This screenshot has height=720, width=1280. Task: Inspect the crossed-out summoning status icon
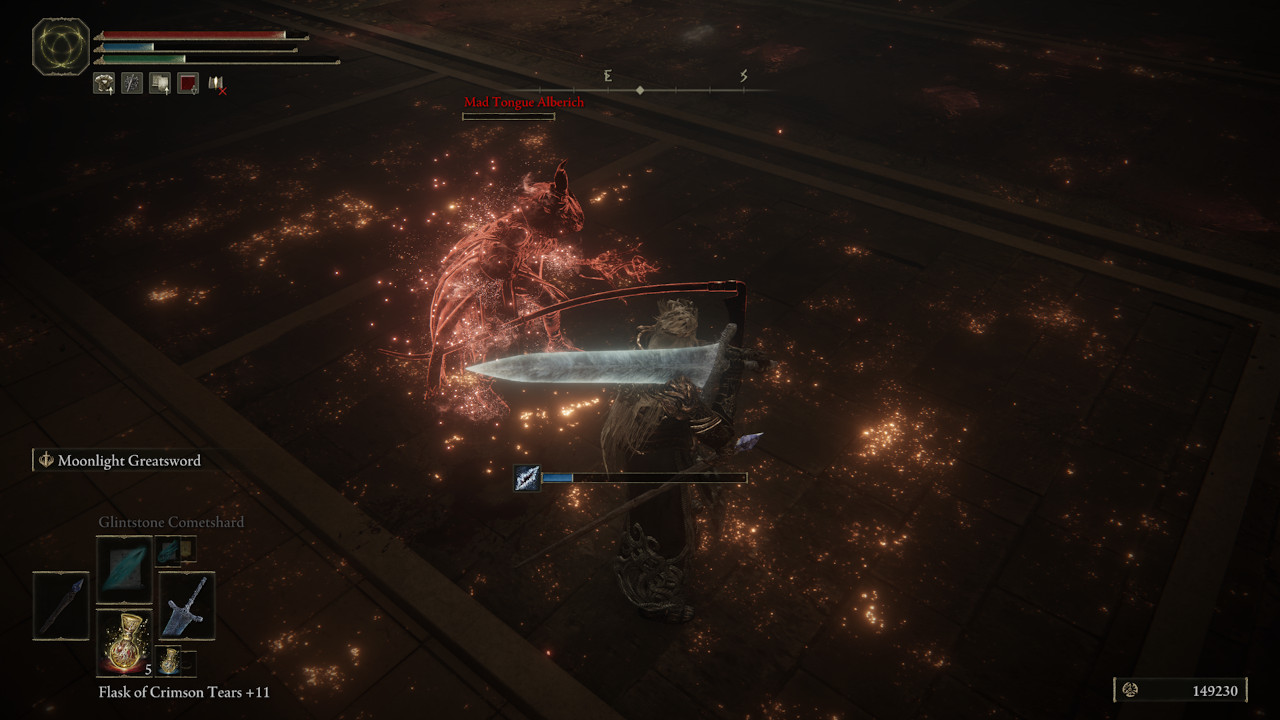point(217,84)
